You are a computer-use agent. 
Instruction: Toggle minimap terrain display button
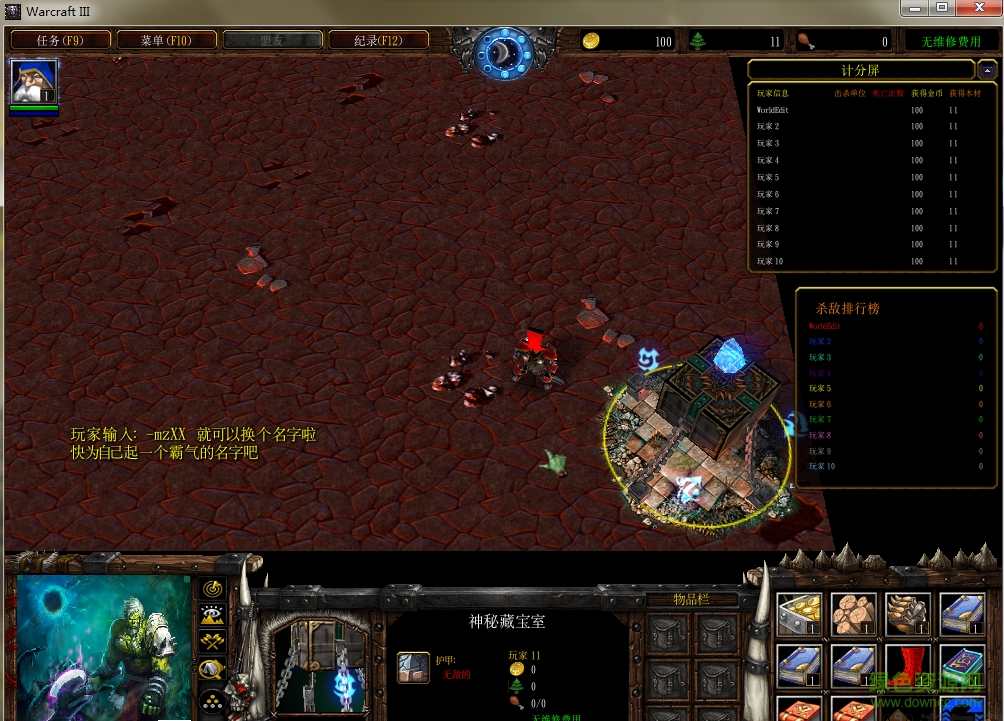point(212,615)
